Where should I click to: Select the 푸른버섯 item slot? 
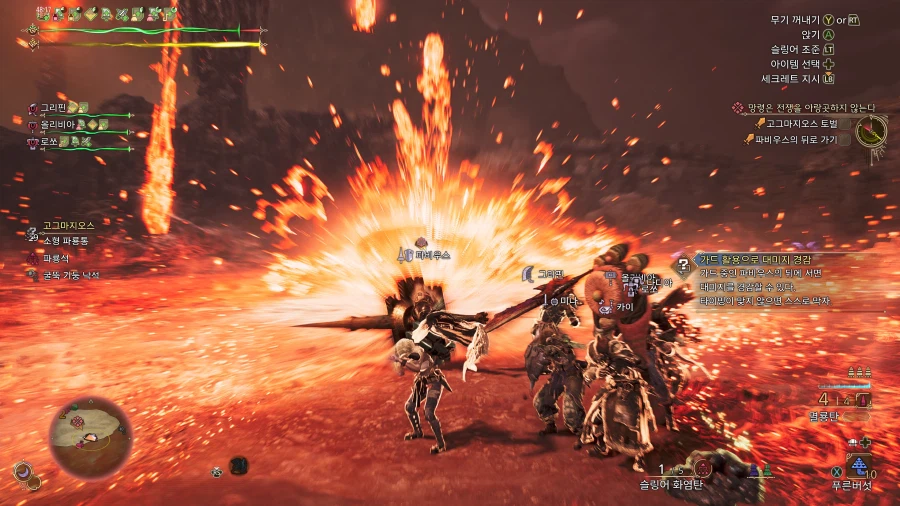pos(858,466)
